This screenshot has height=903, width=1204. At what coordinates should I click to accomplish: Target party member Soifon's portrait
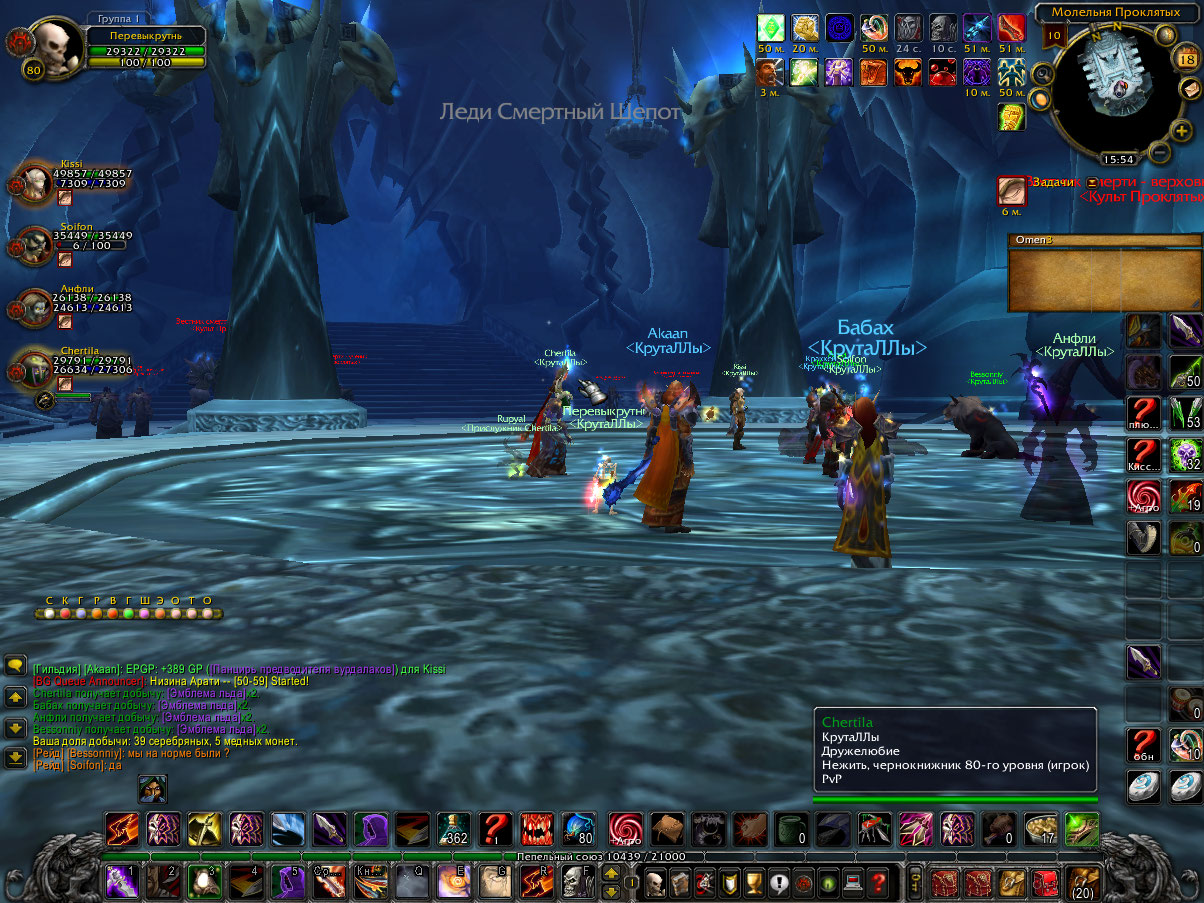point(32,244)
